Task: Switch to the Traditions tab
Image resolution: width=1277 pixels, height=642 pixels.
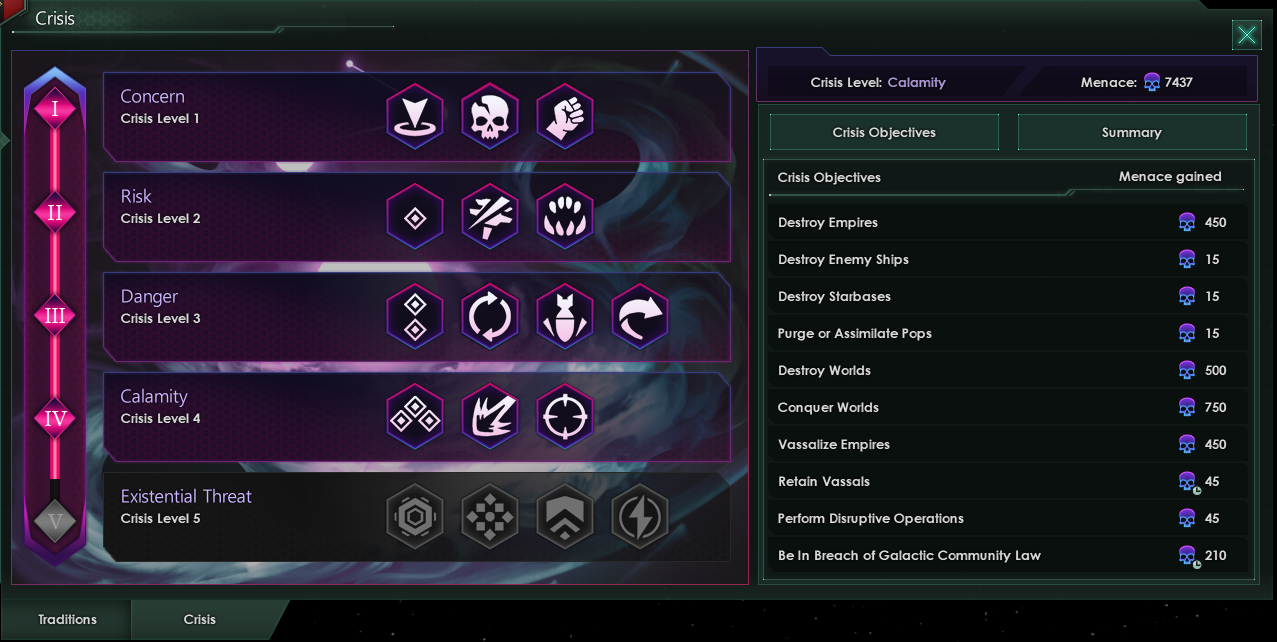Action: pos(67,619)
